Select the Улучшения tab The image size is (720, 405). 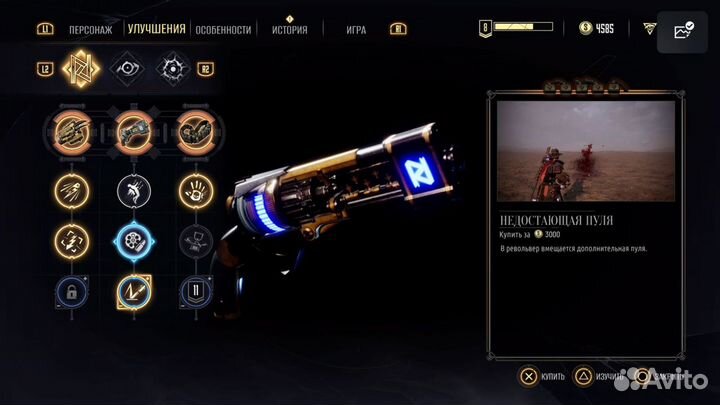click(x=159, y=29)
